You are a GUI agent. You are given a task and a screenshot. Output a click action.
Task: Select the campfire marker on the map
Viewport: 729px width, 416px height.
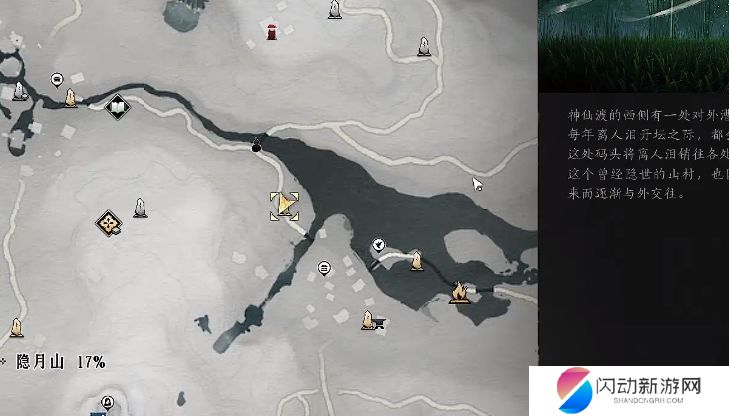[459, 292]
